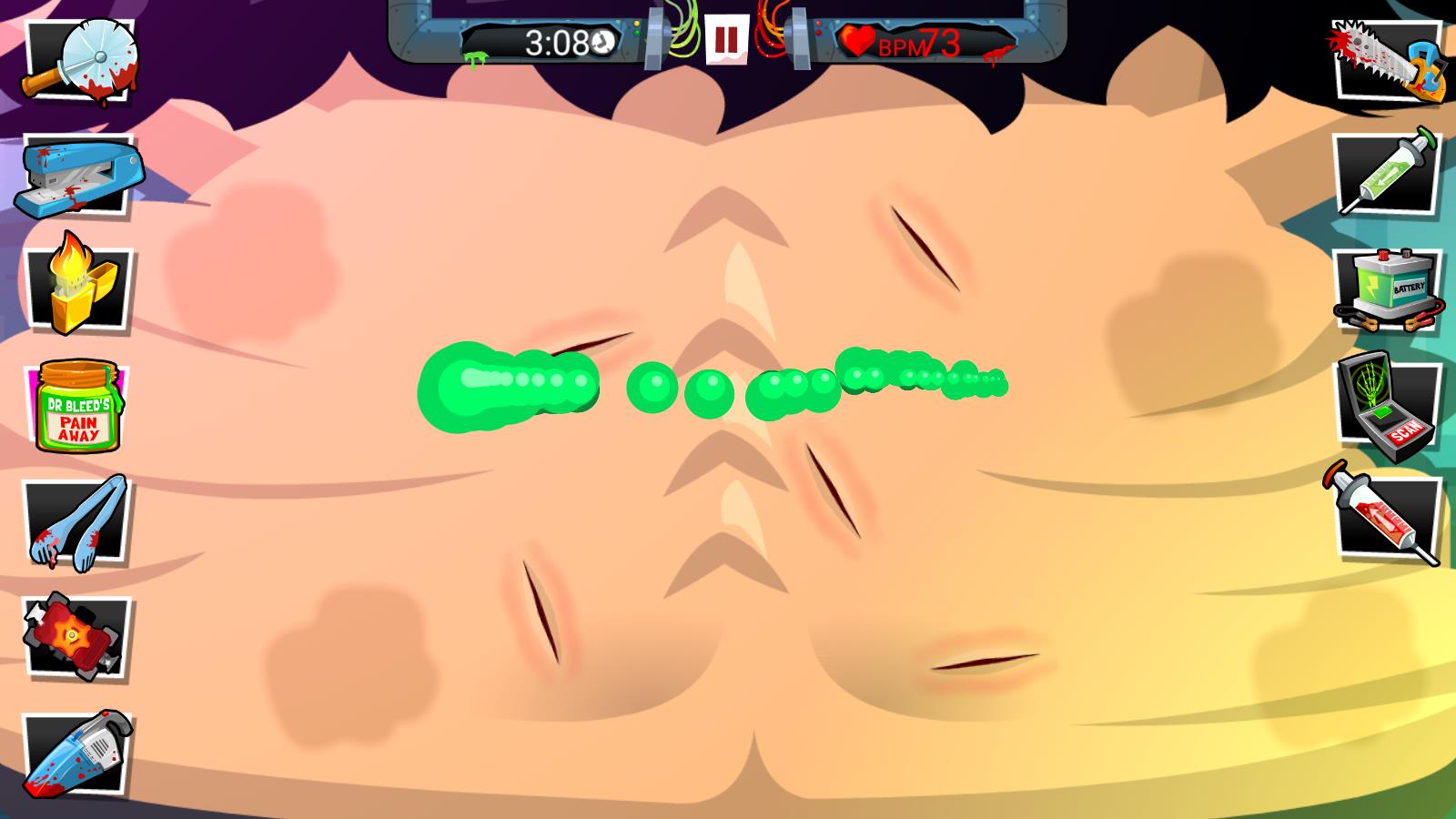Click the clock icon beside the timer
The width and height of the screenshot is (1456, 819).
pyautogui.click(x=601, y=41)
